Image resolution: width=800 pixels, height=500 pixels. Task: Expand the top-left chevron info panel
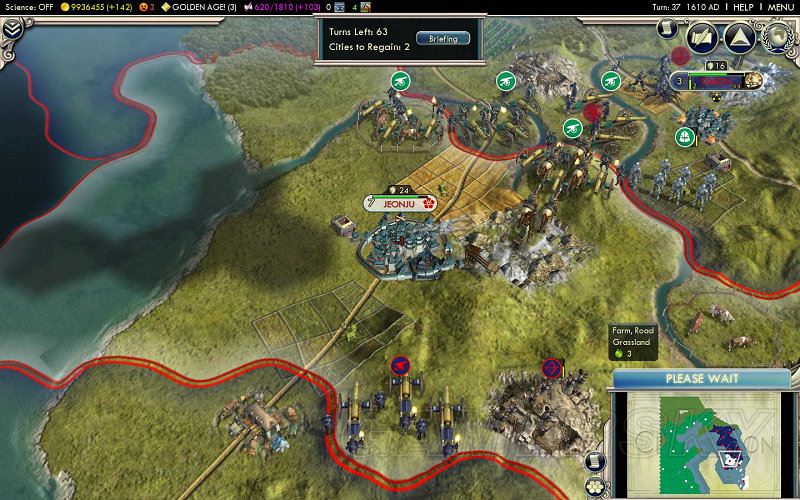[13, 29]
